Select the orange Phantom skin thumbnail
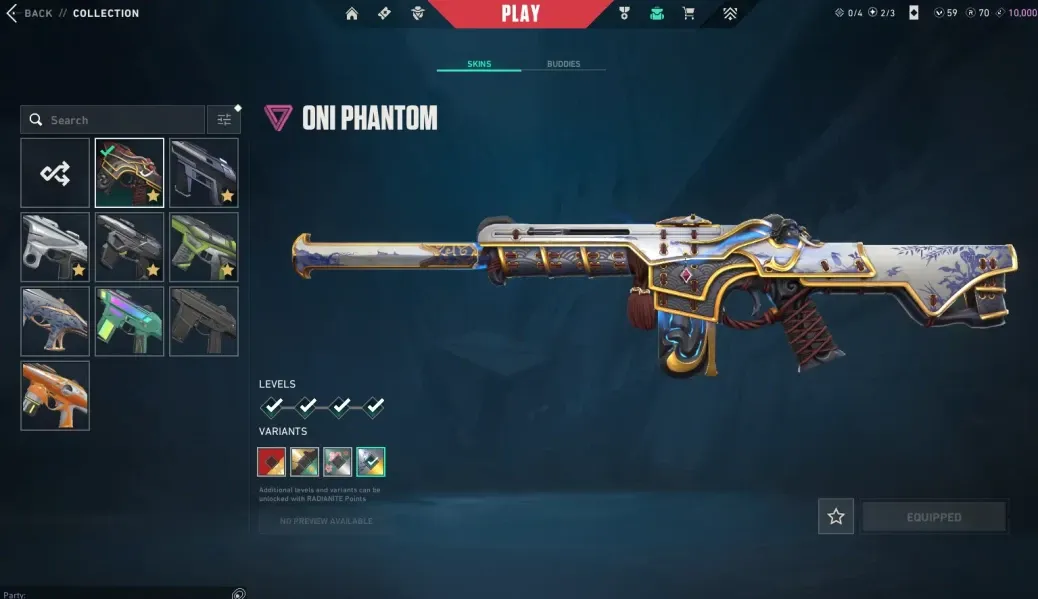This screenshot has height=599, width=1038. pos(55,395)
